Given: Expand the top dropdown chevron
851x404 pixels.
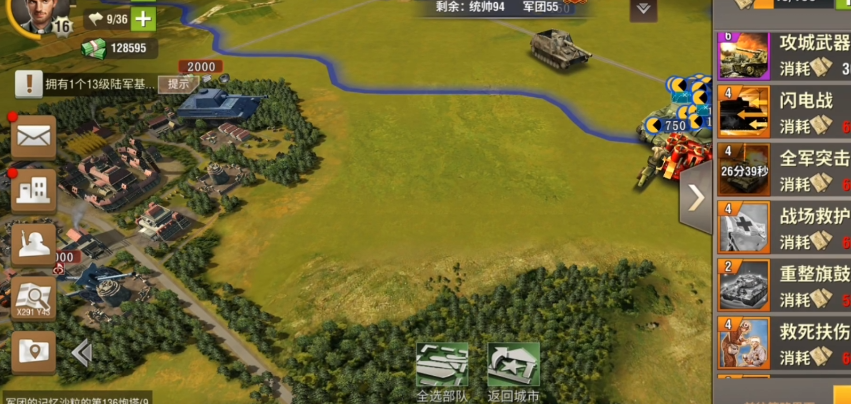Looking at the screenshot, I should click(x=644, y=9).
